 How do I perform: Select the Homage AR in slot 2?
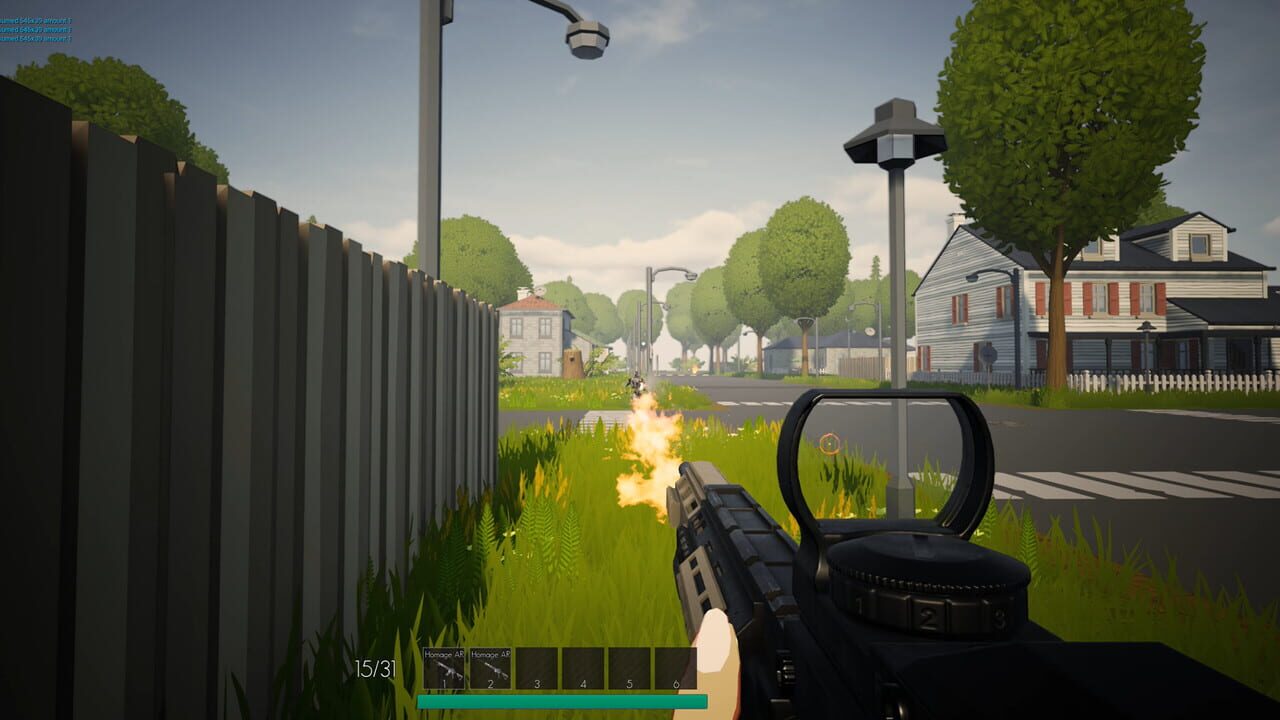click(x=490, y=667)
